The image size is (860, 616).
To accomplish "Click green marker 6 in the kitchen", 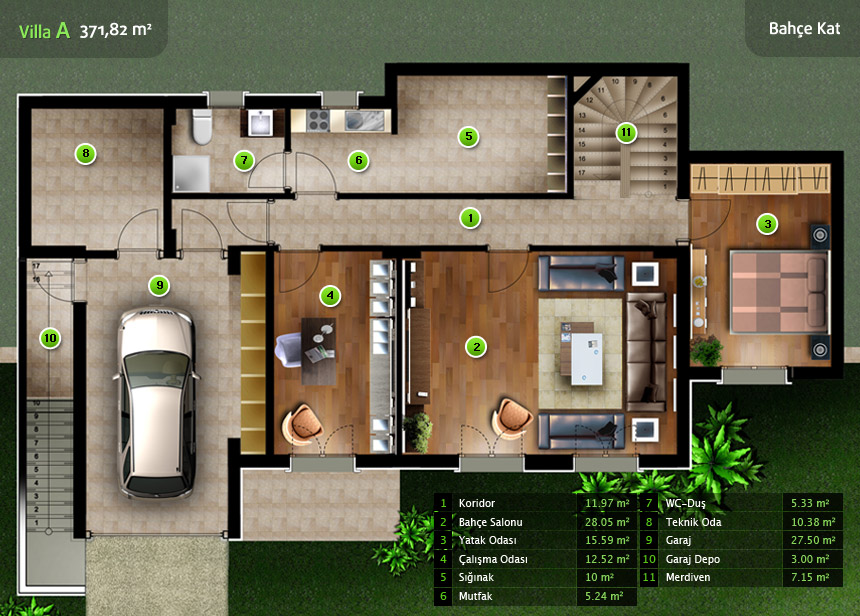I will 358,160.
